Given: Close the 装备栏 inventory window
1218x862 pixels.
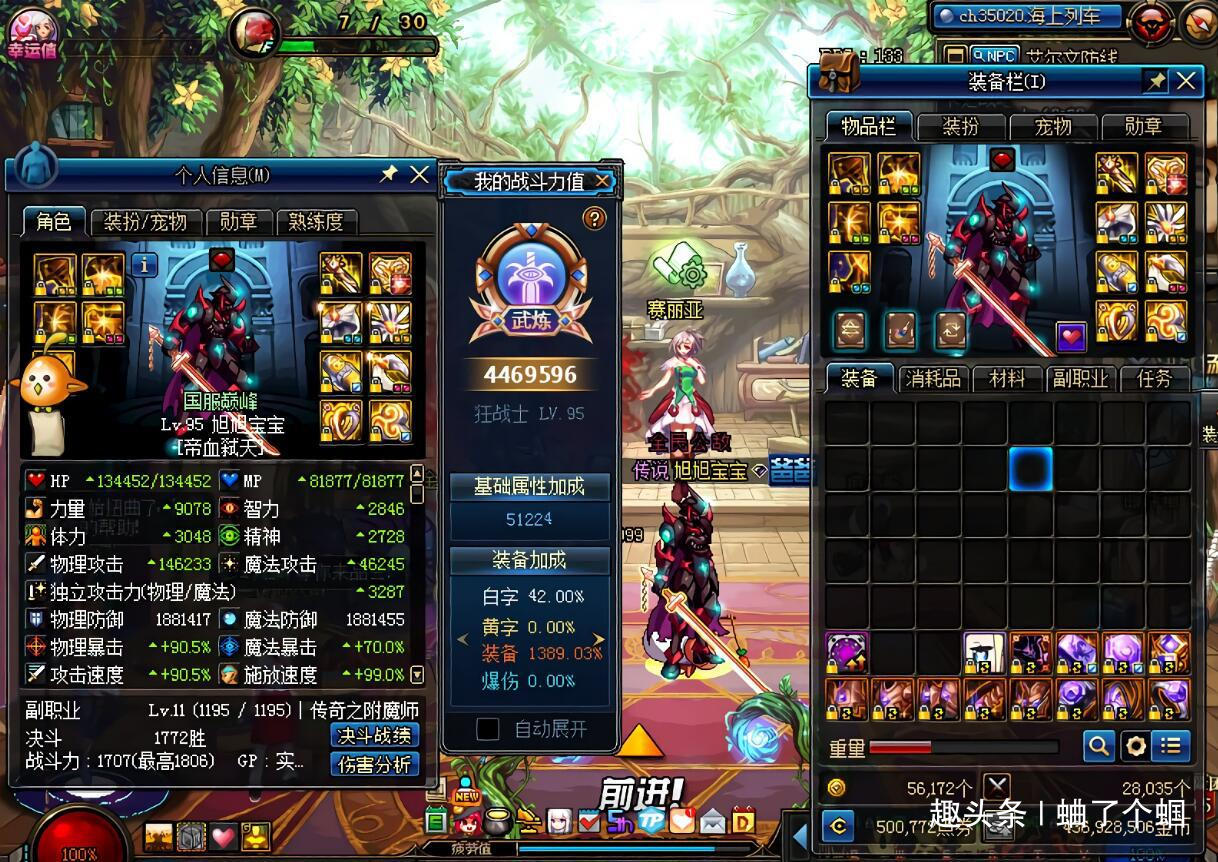Looking at the screenshot, I should tap(1186, 81).
